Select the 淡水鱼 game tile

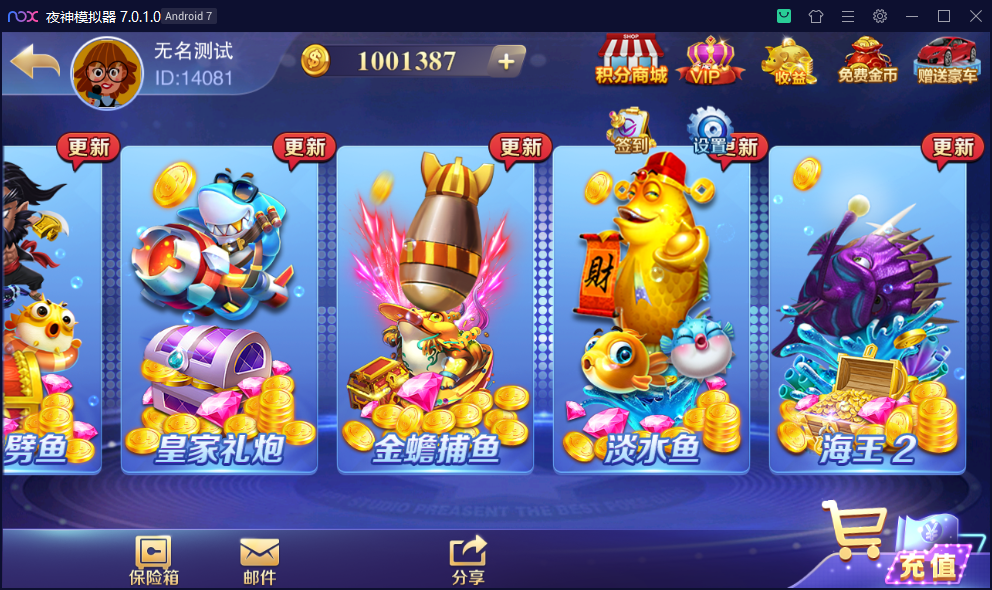point(651,310)
